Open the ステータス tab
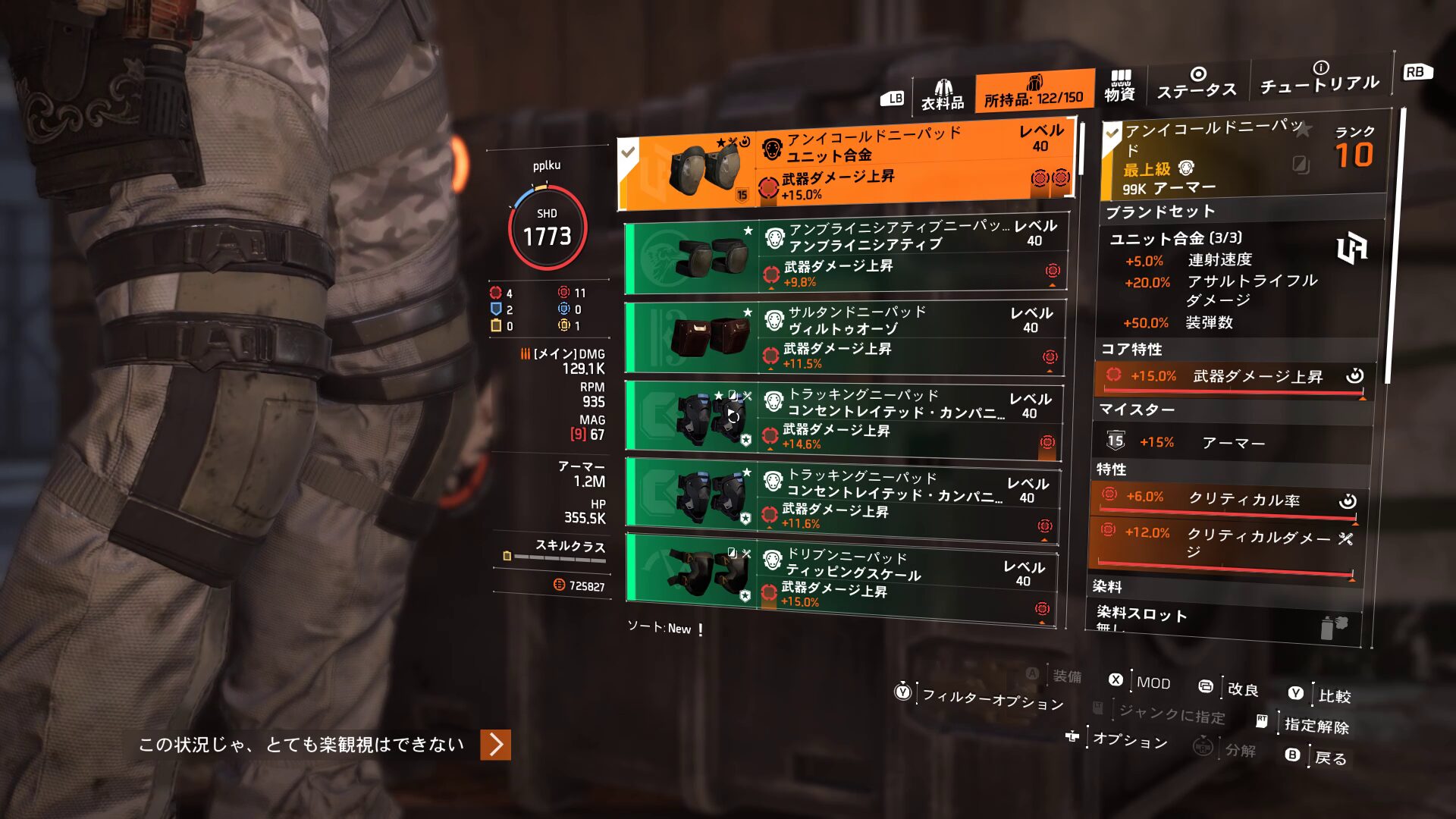This screenshot has height=819, width=1456. (1197, 83)
